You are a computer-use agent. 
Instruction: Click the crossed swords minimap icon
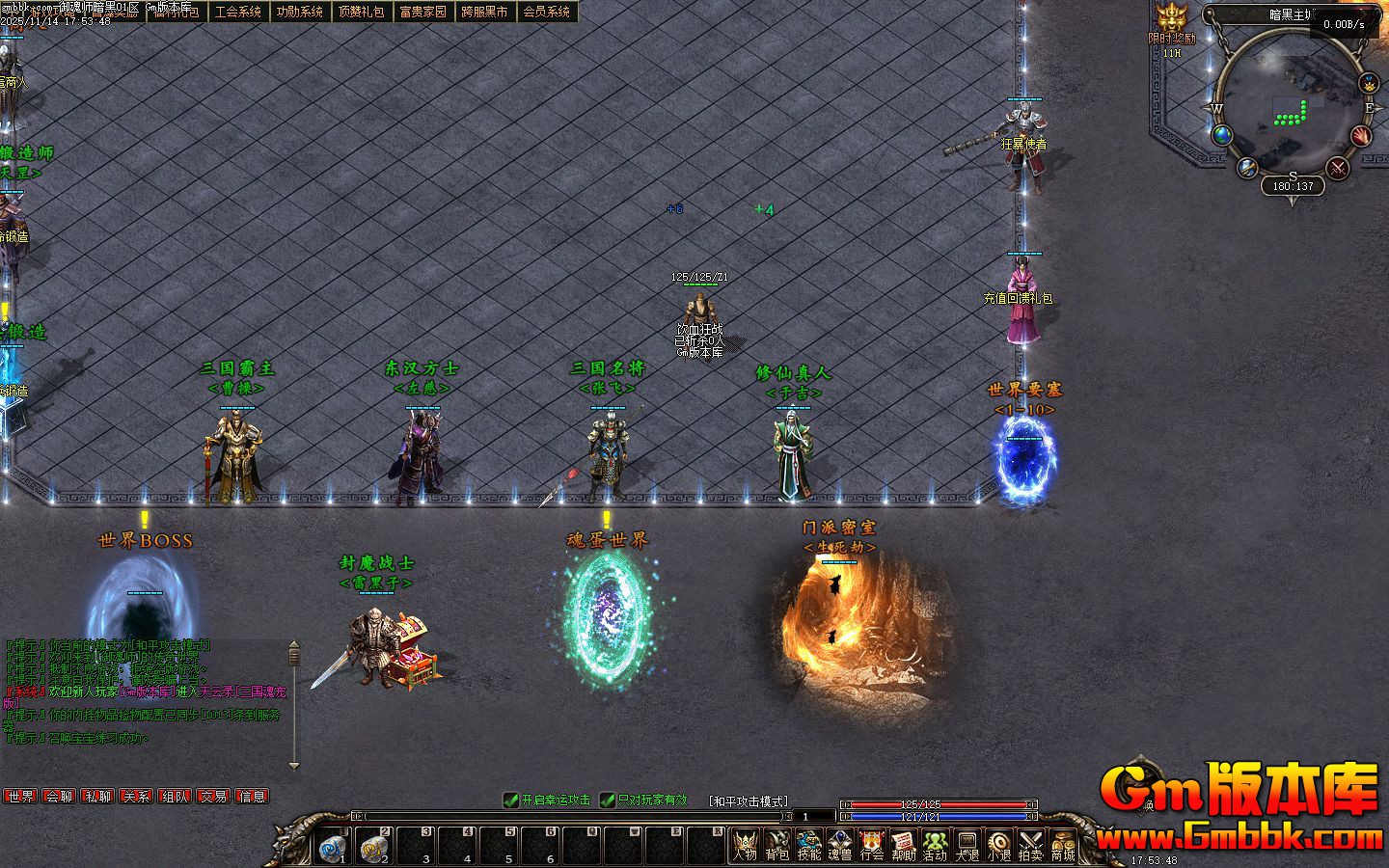(x=1338, y=168)
